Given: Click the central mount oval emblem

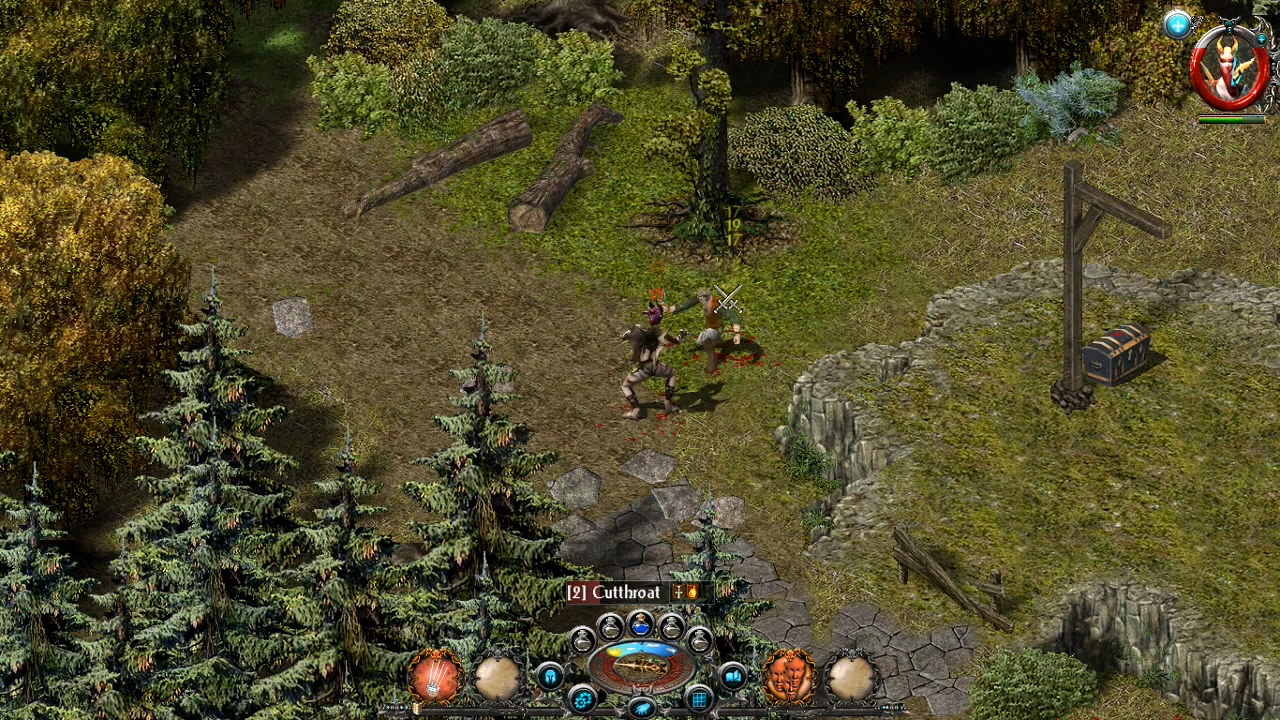Looking at the screenshot, I should click(641, 666).
